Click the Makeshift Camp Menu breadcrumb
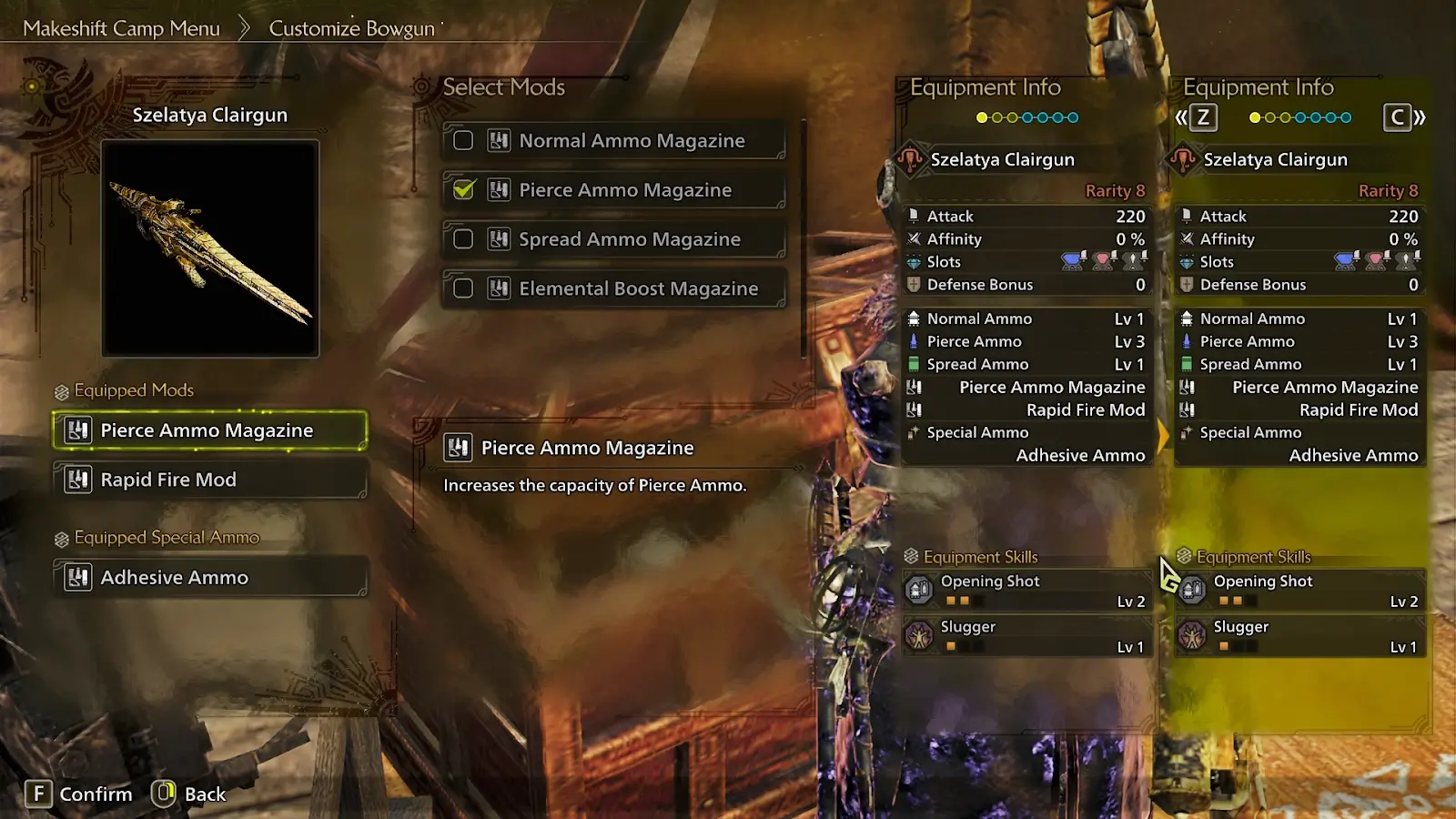The height and width of the screenshot is (819, 1456). (122, 28)
